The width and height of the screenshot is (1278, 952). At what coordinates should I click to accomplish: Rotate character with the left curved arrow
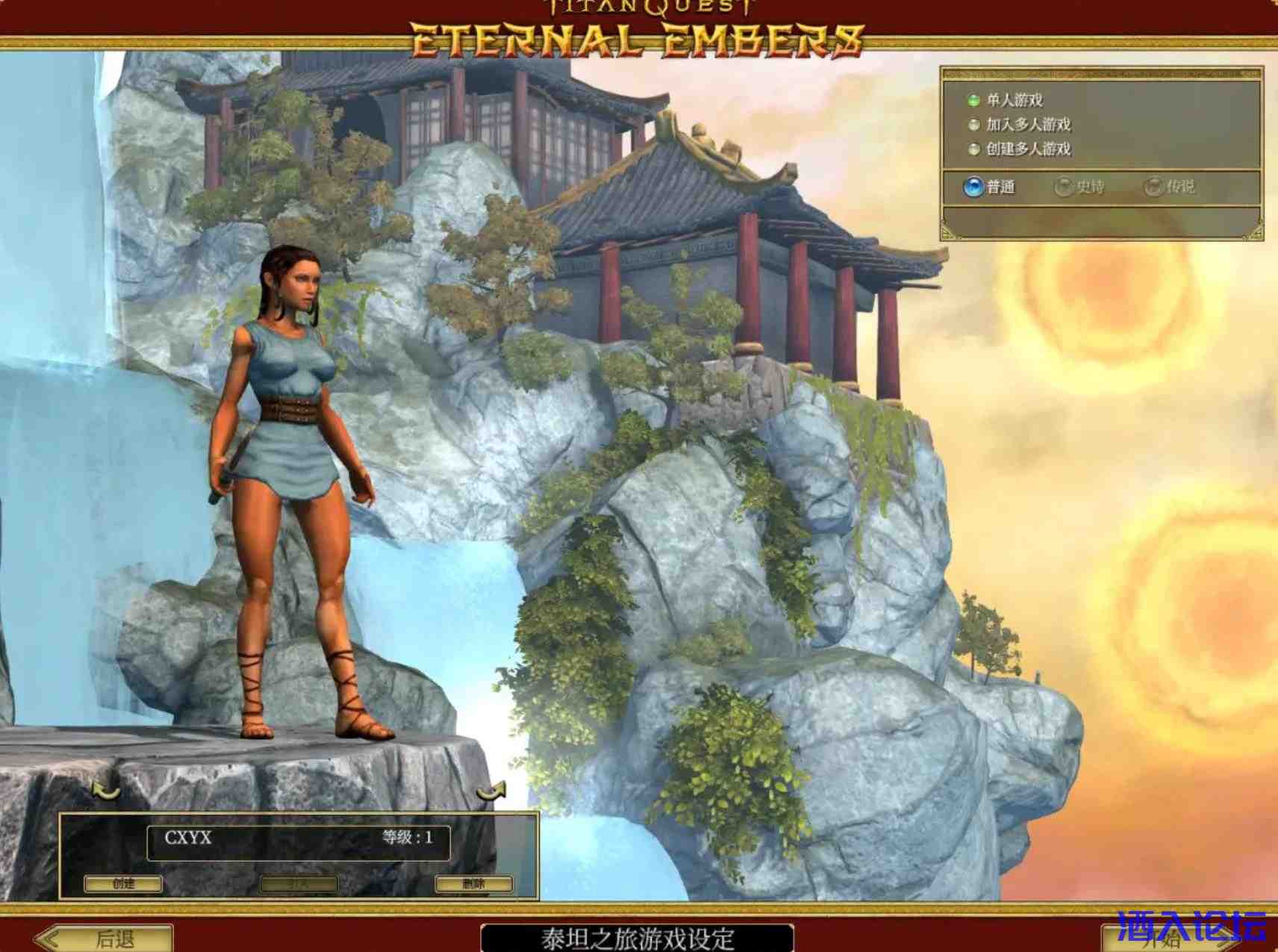pos(106,790)
